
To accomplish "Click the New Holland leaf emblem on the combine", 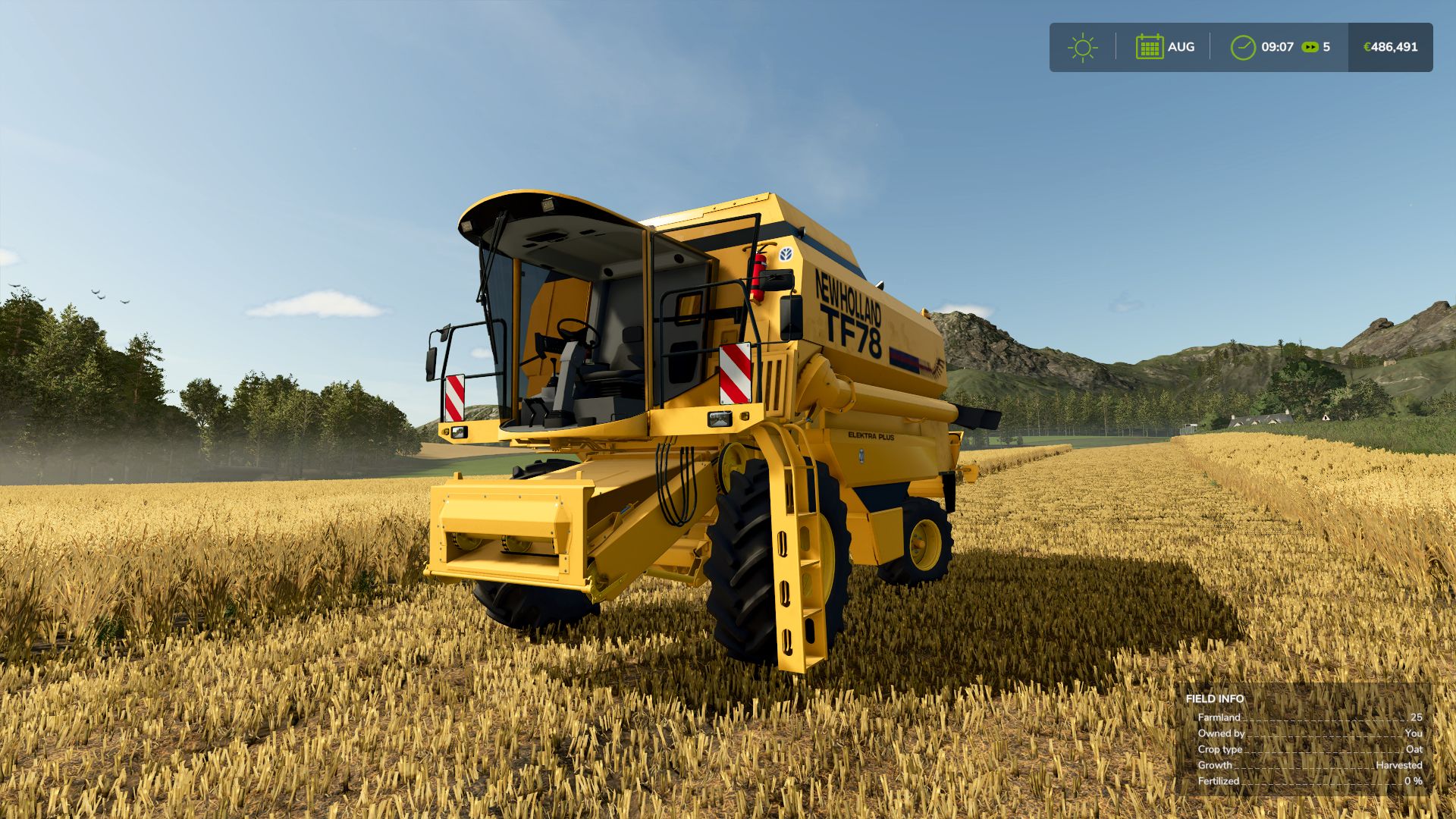I will coord(786,253).
